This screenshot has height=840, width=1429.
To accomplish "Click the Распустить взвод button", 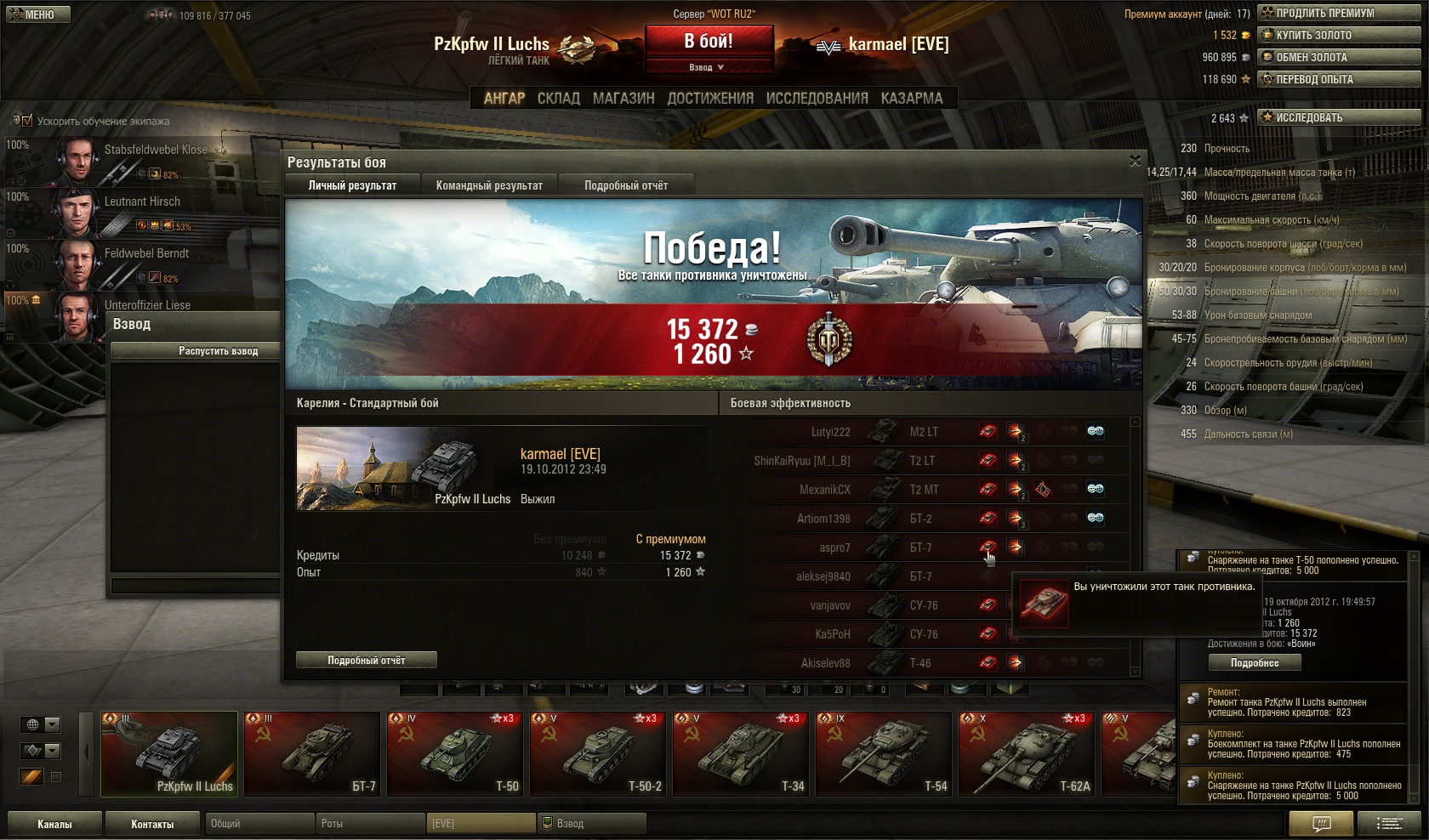I will click(x=218, y=351).
